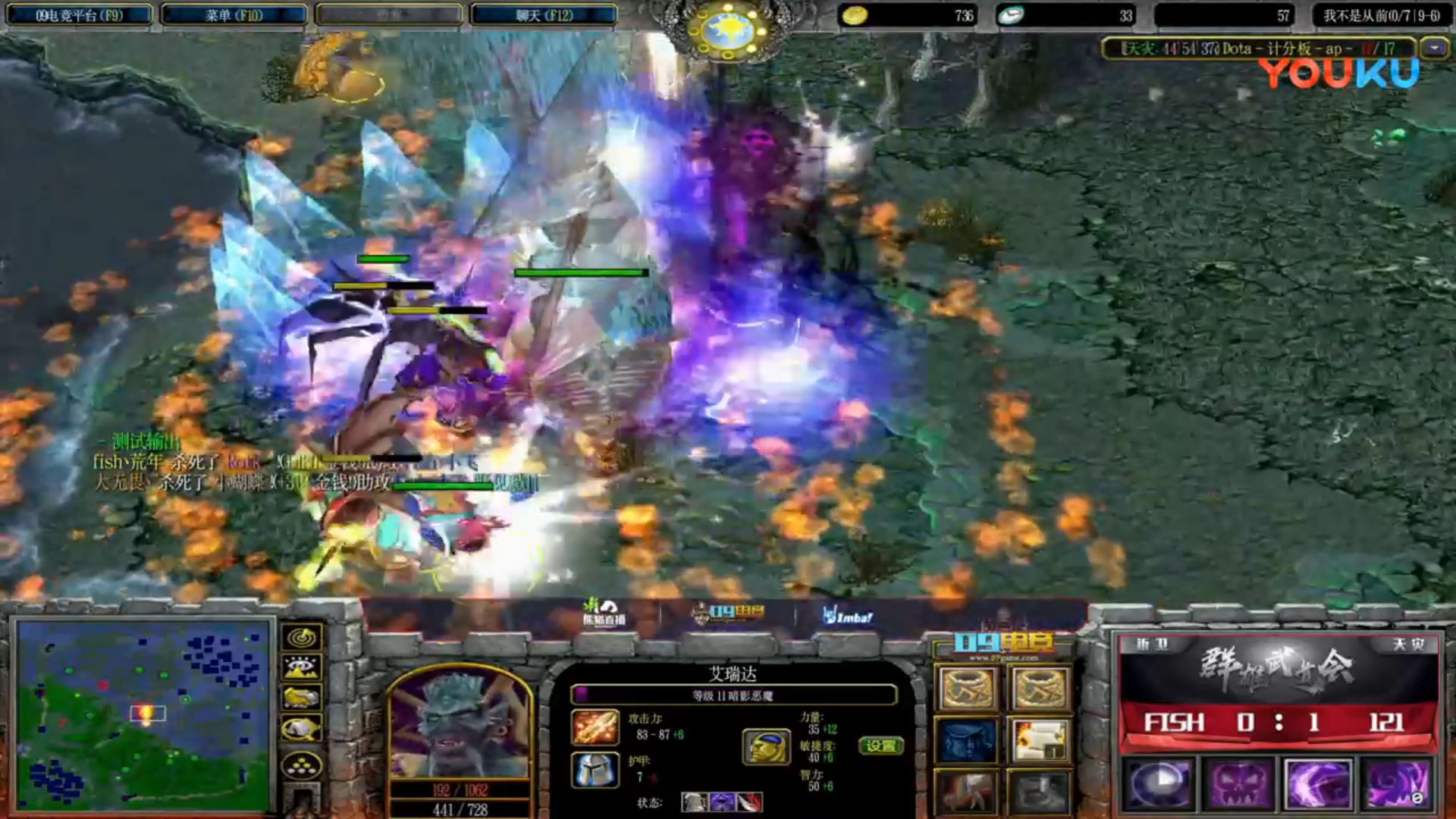
Task: Cast the purple skull Soul Catcher ability
Action: coord(1238,783)
